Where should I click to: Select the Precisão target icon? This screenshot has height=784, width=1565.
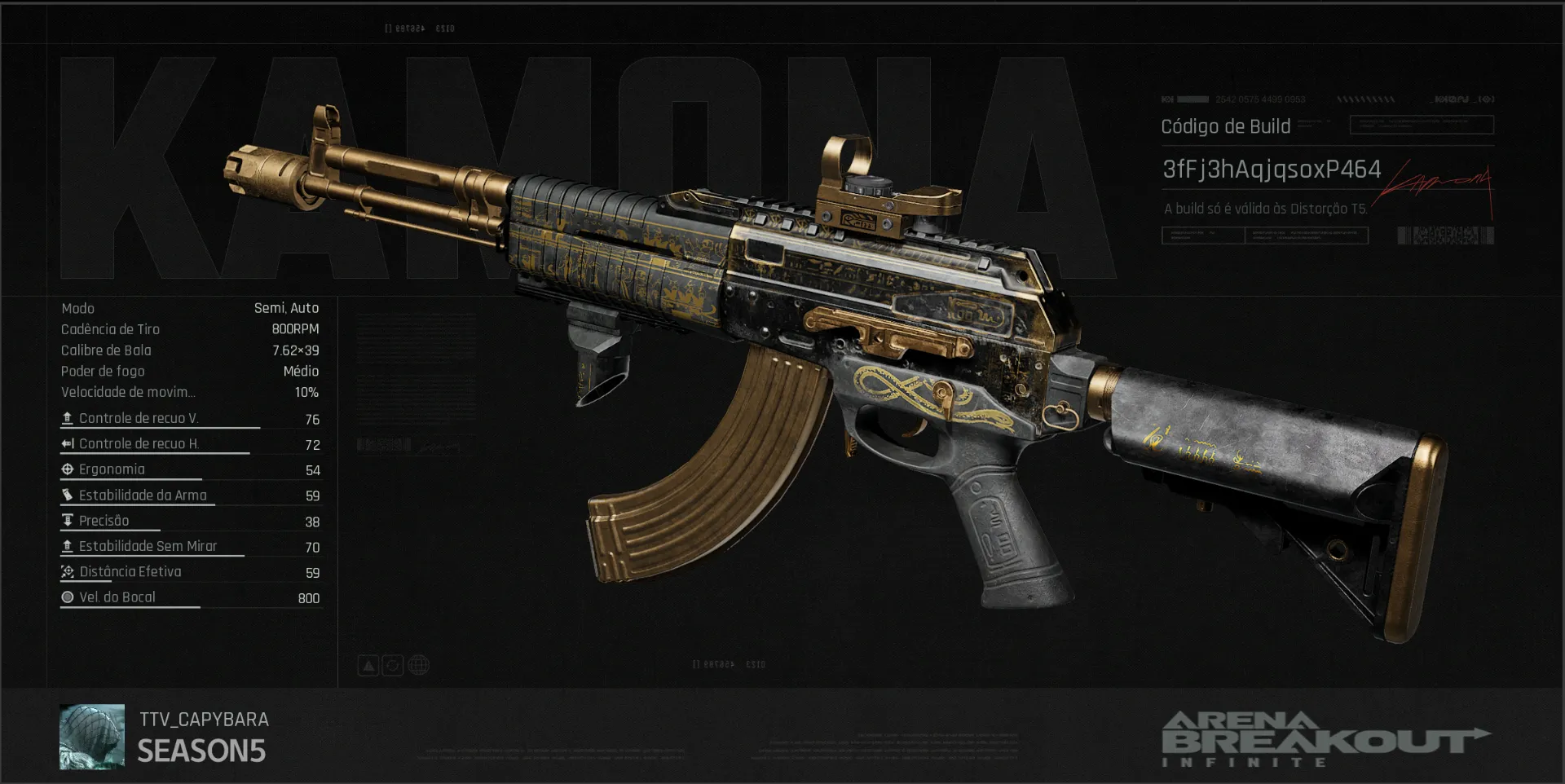point(67,520)
